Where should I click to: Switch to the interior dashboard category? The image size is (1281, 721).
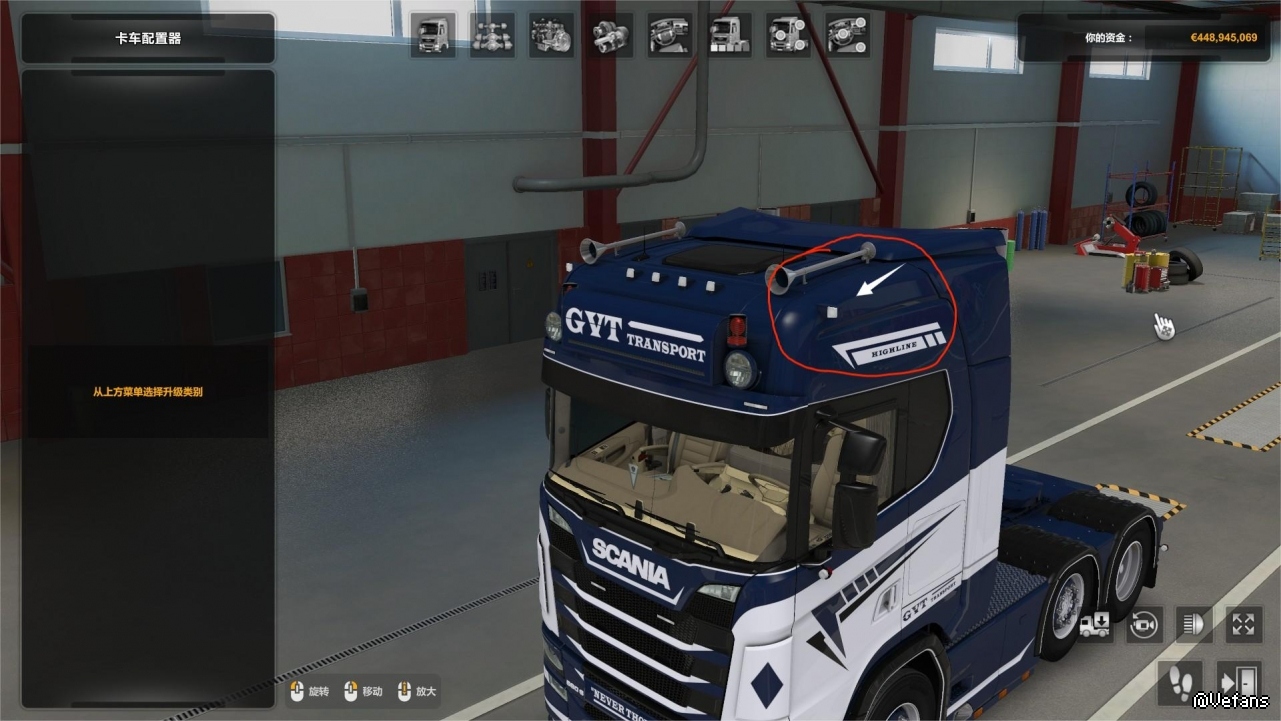pyautogui.click(x=670, y=36)
